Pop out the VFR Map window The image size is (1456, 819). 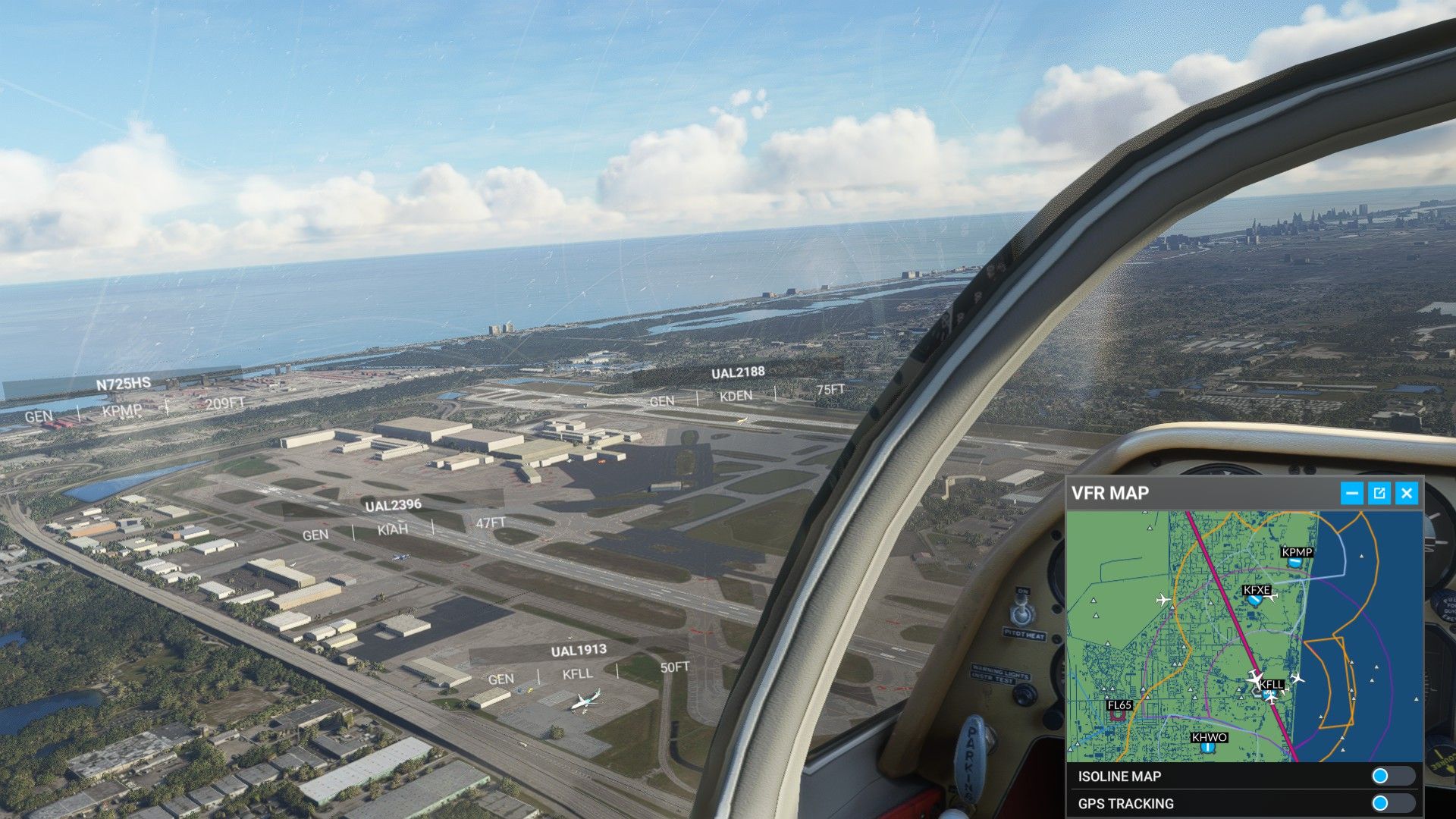click(1379, 494)
